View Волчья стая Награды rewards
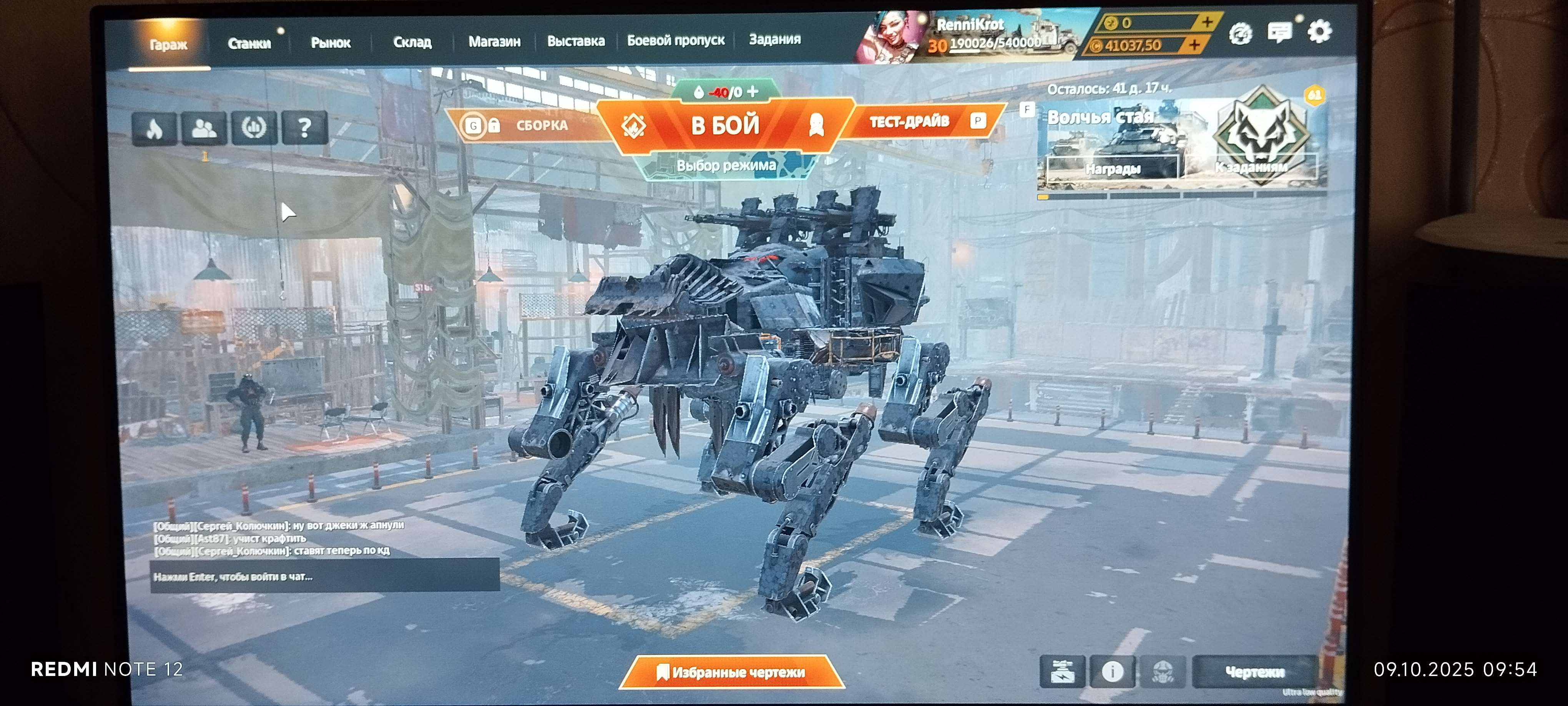Image resolution: width=1568 pixels, height=706 pixels. [x=1112, y=168]
